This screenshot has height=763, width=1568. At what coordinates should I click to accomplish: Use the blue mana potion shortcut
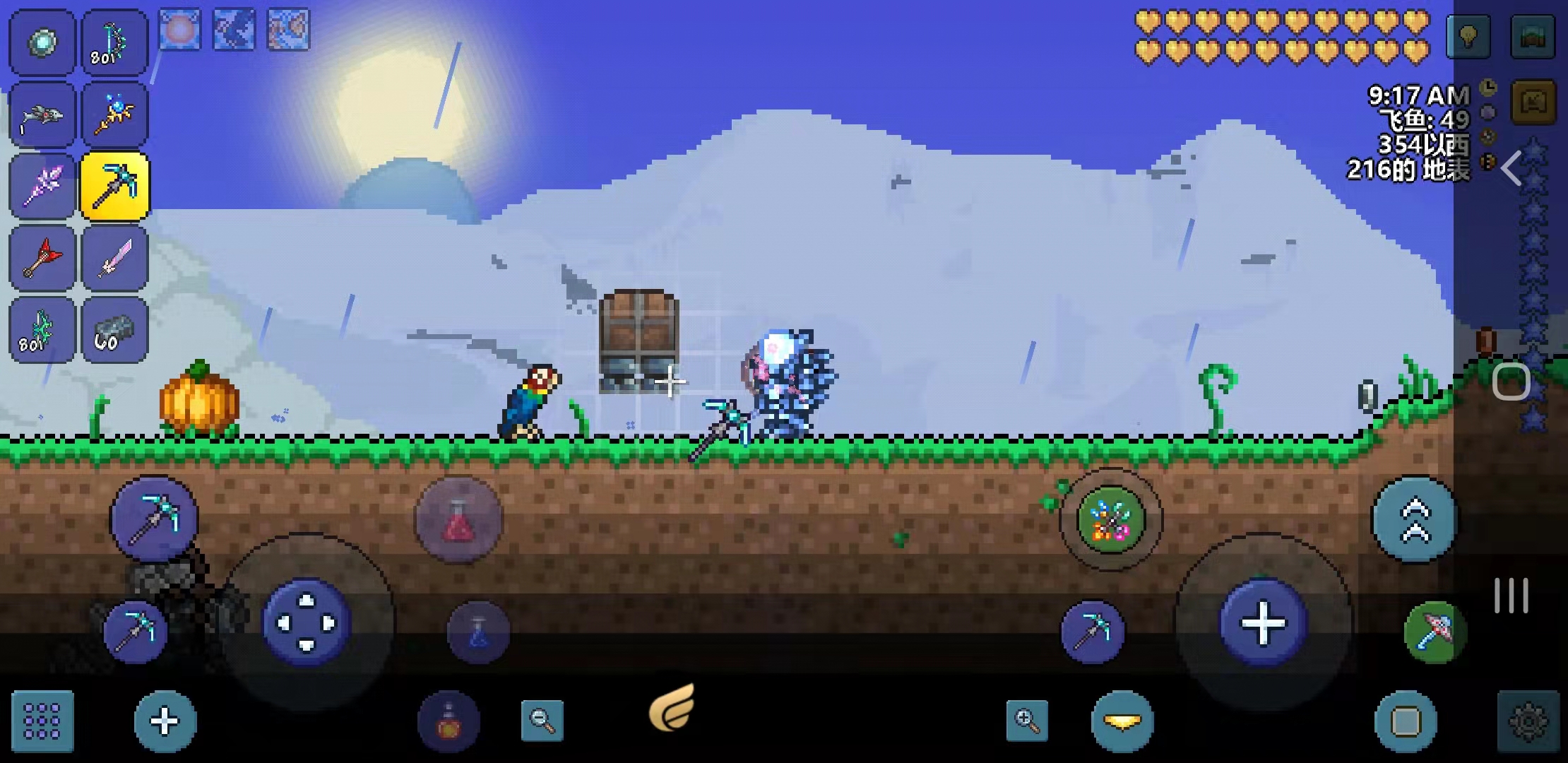[478, 632]
